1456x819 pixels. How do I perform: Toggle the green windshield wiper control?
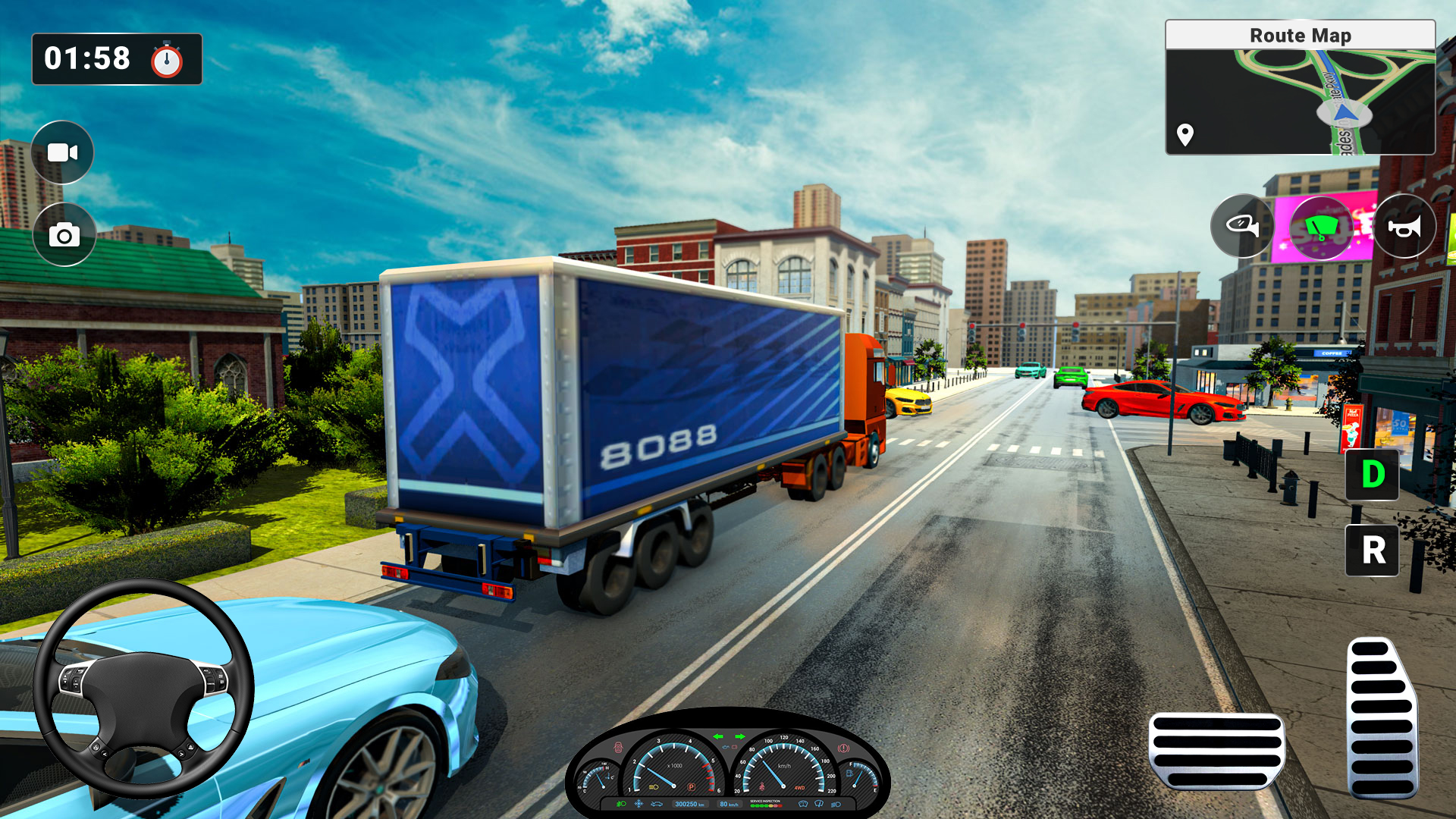pyautogui.click(x=1323, y=227)
